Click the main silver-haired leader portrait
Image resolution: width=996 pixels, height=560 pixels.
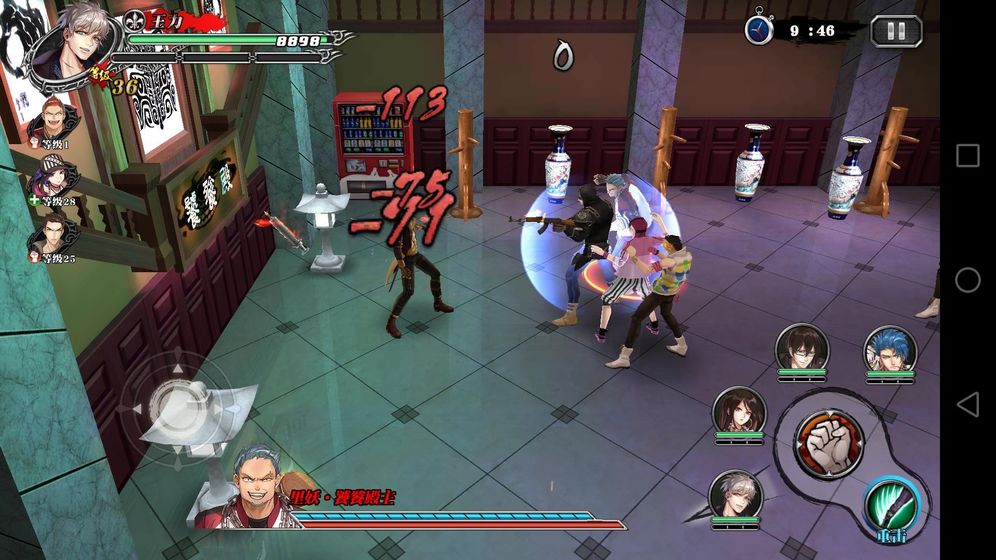click(x=71, y=47)
